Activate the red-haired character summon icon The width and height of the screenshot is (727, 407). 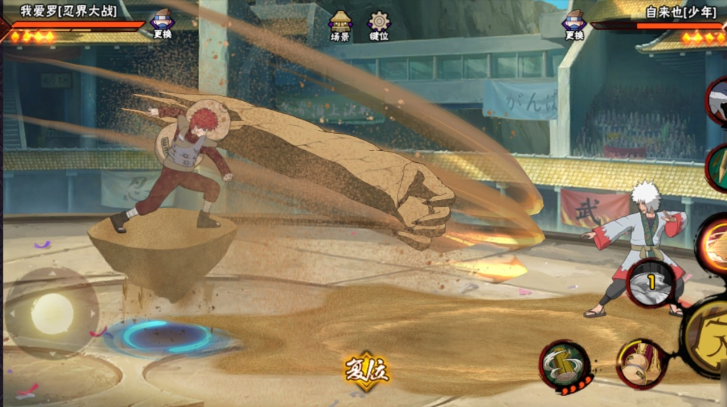pyautogui.click(x=639, y=362)
